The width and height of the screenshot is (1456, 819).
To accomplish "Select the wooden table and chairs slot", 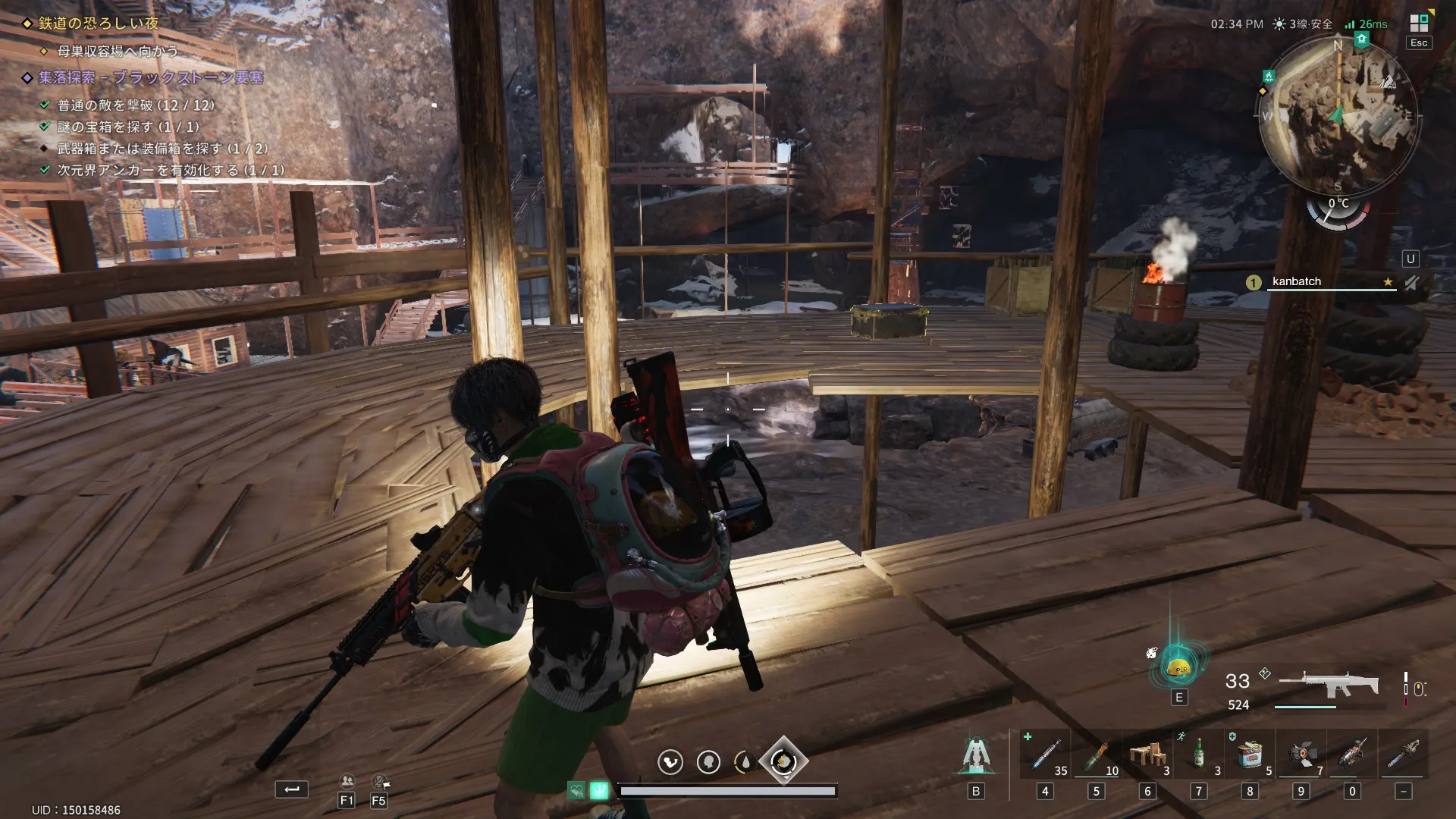I will (x=1147, y=755).
